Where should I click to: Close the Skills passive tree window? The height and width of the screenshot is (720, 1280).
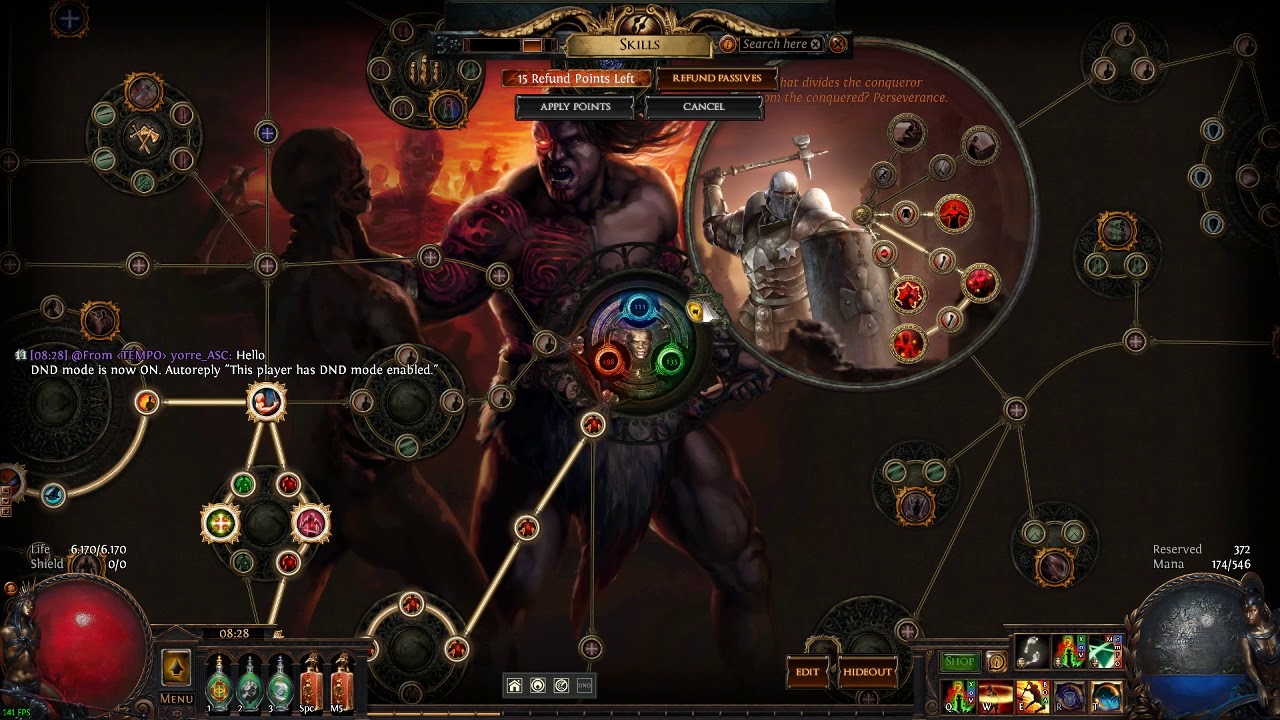point(838,44)
